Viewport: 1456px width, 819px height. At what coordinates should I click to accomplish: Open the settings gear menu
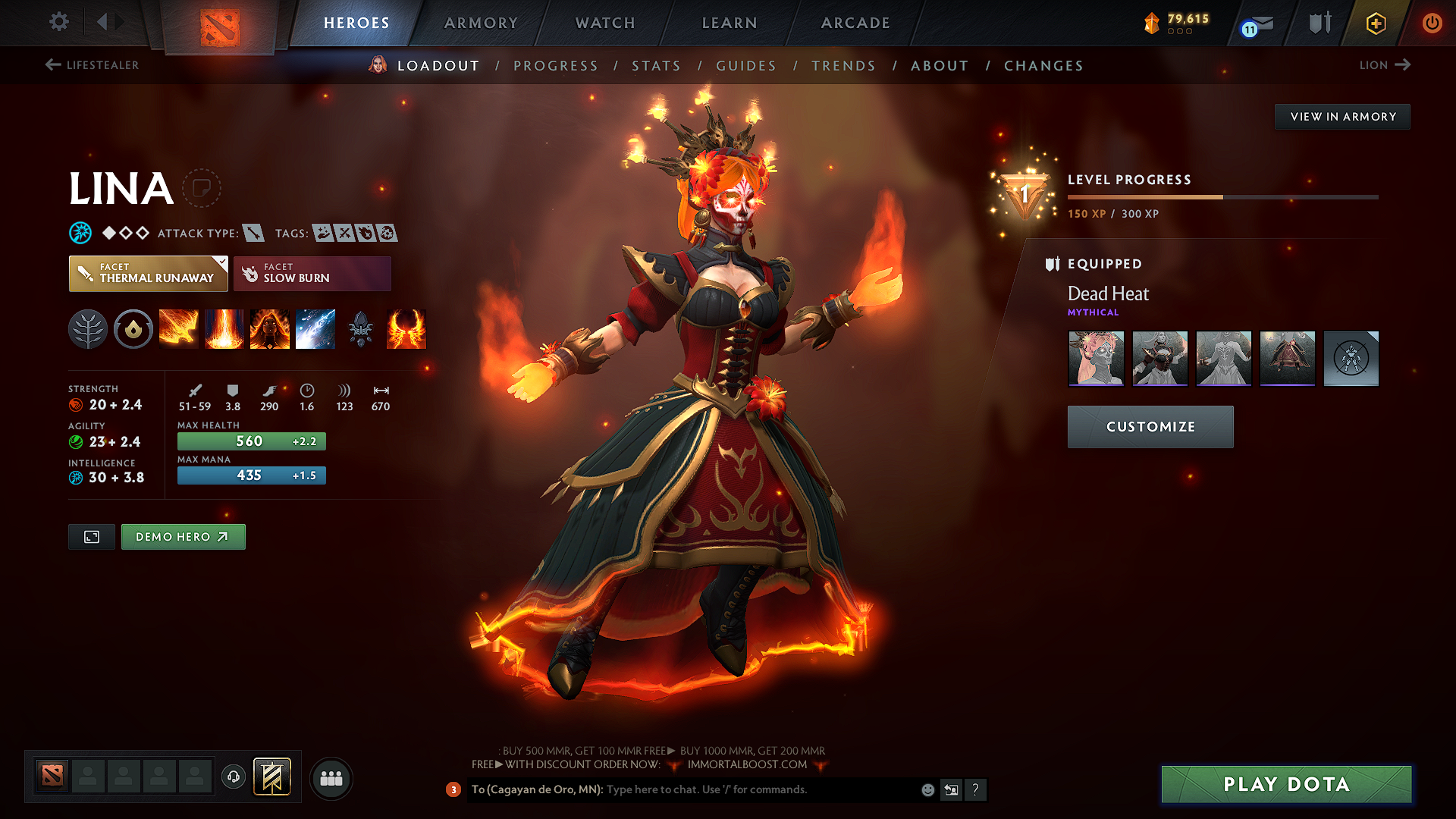[x=59, y=22]
